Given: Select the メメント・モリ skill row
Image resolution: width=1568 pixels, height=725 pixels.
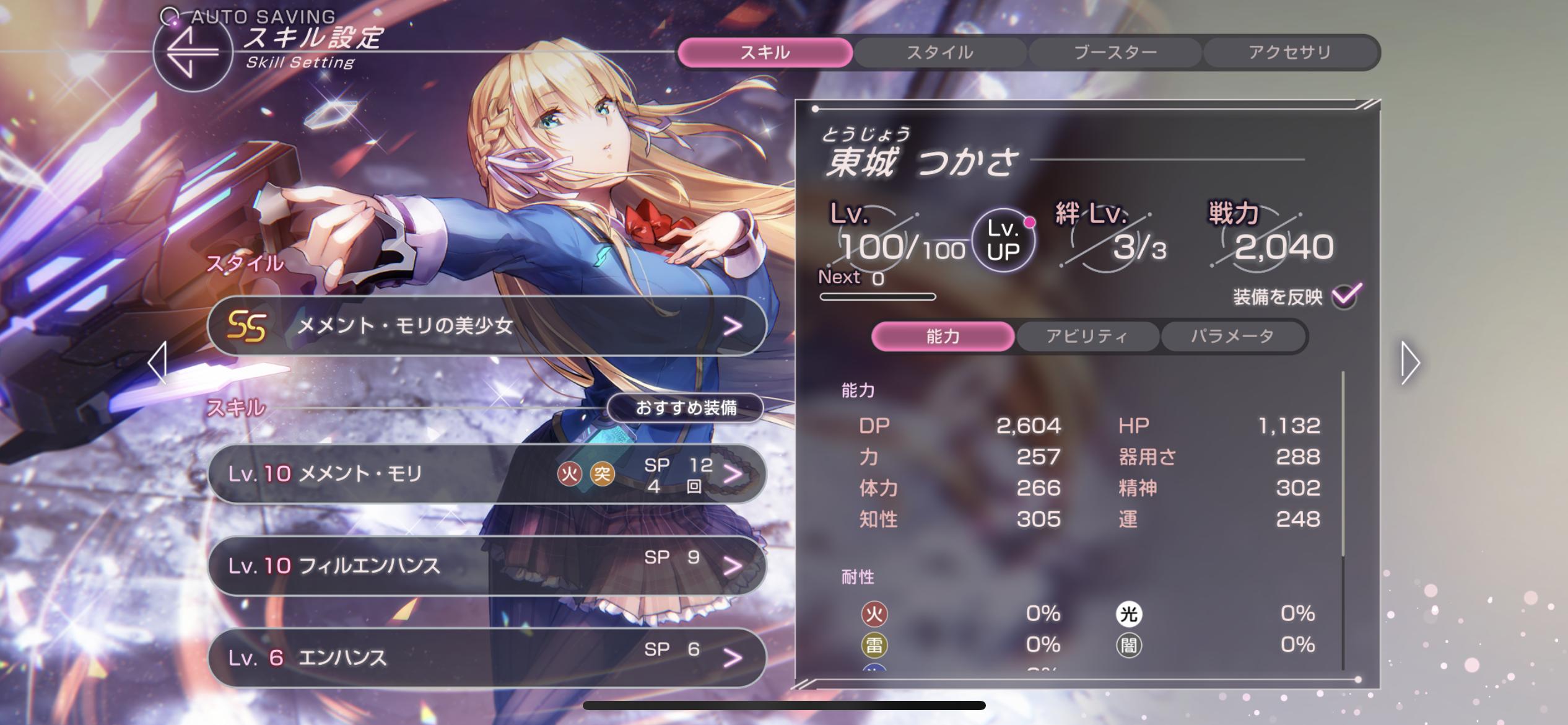Looking at the screenshot, I should tap(487, 474).
